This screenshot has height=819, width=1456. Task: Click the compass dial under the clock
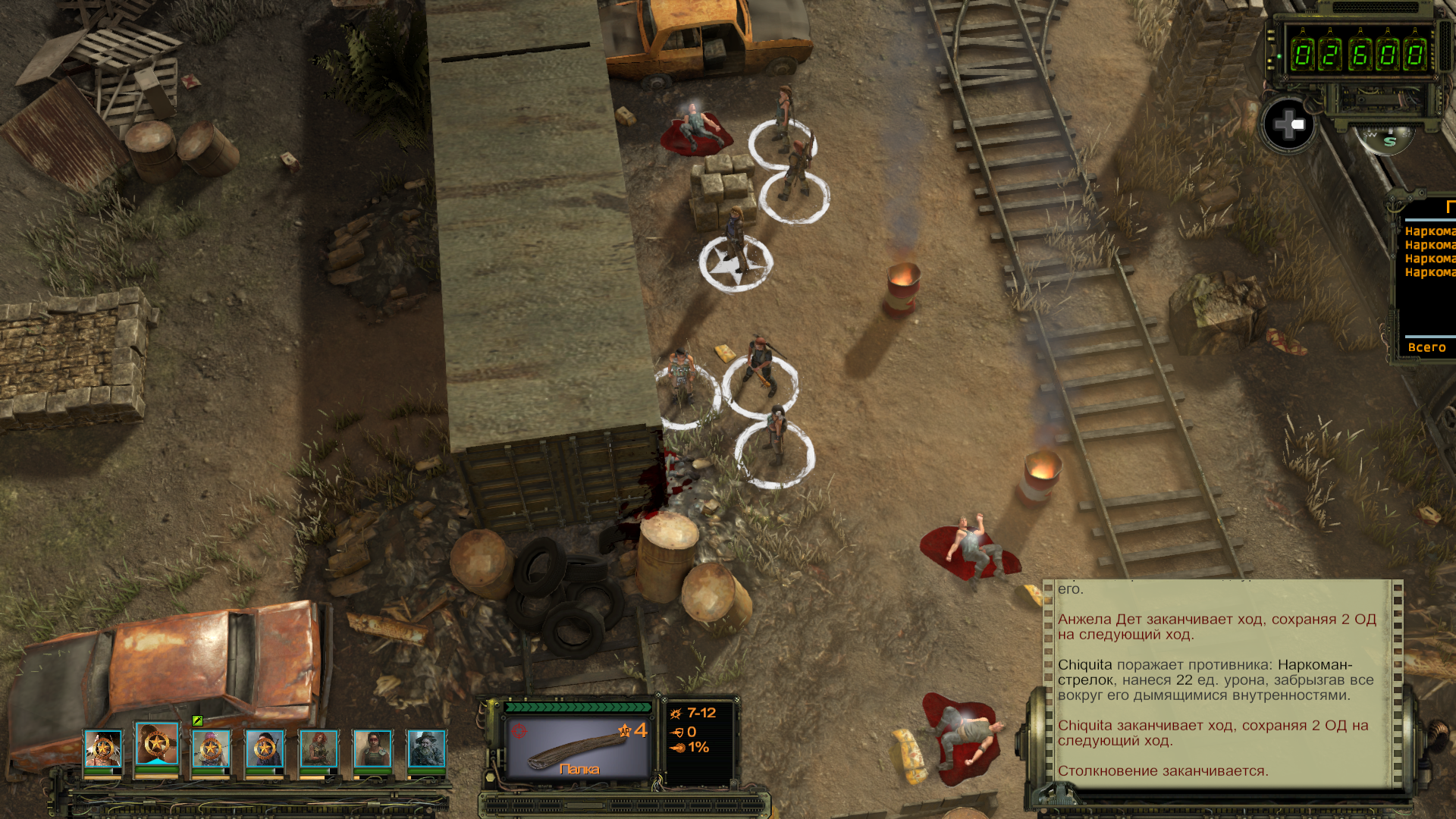[1385, 139]
